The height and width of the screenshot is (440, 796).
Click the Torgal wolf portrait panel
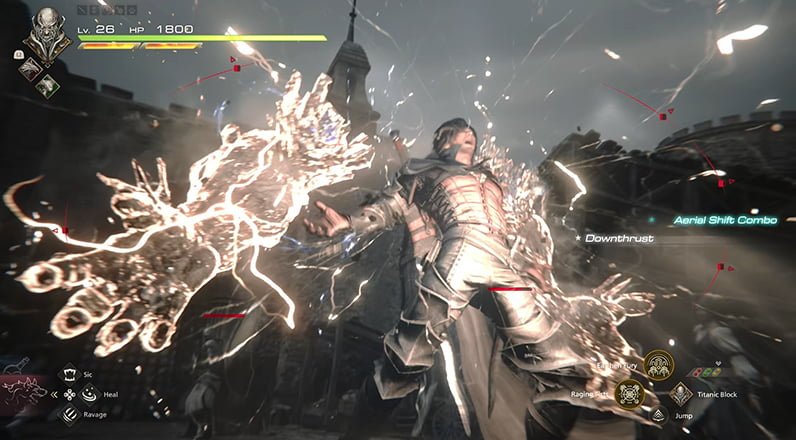point(24,393)
